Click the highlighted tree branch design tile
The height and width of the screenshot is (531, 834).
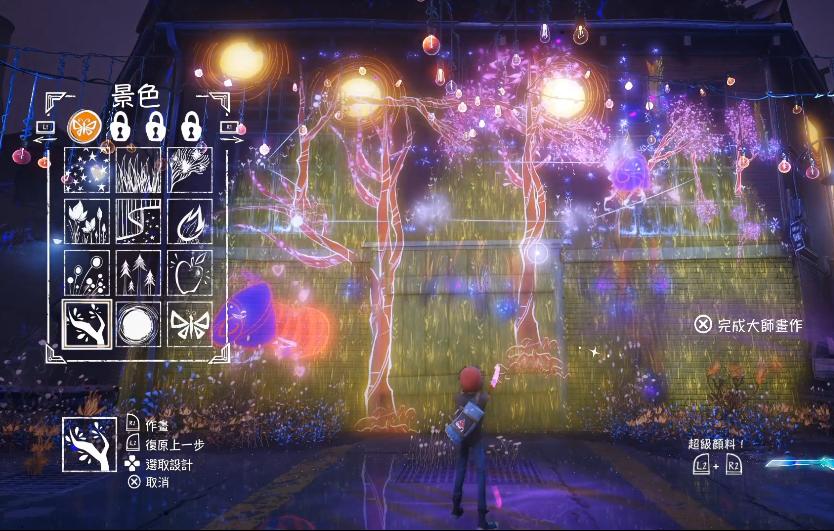pos(87,325)
